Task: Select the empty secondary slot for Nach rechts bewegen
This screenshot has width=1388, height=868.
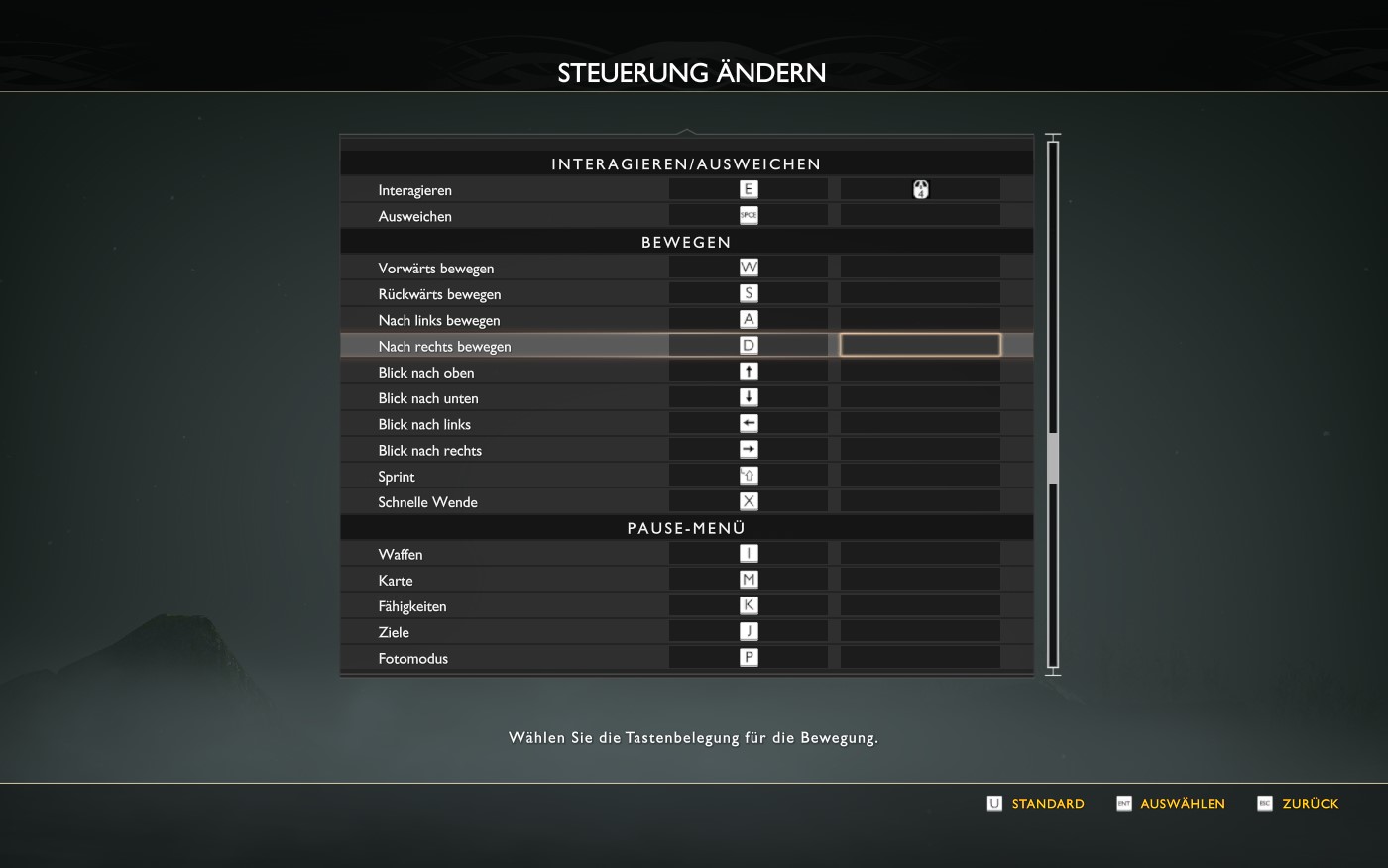Action: [x=920, y=345]
